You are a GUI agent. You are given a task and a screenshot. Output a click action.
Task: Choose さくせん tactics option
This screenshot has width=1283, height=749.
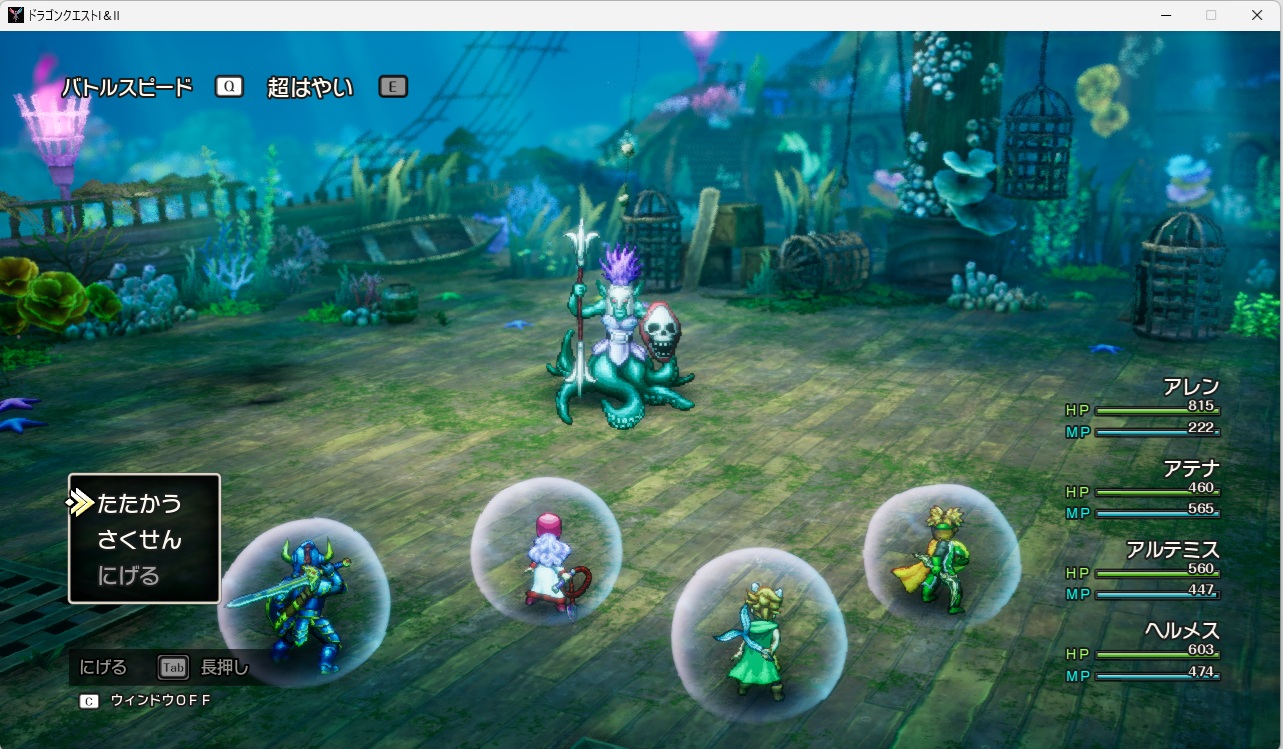pyautogui.click(x=140, y=540)
